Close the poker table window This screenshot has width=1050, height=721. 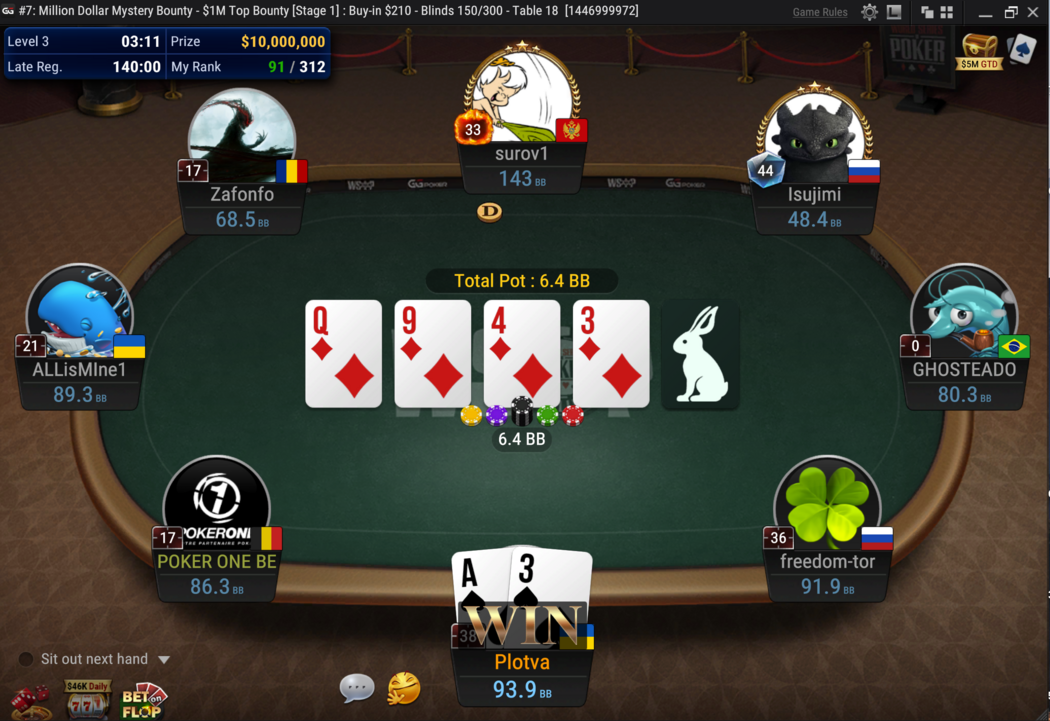tap(1033, 12)
